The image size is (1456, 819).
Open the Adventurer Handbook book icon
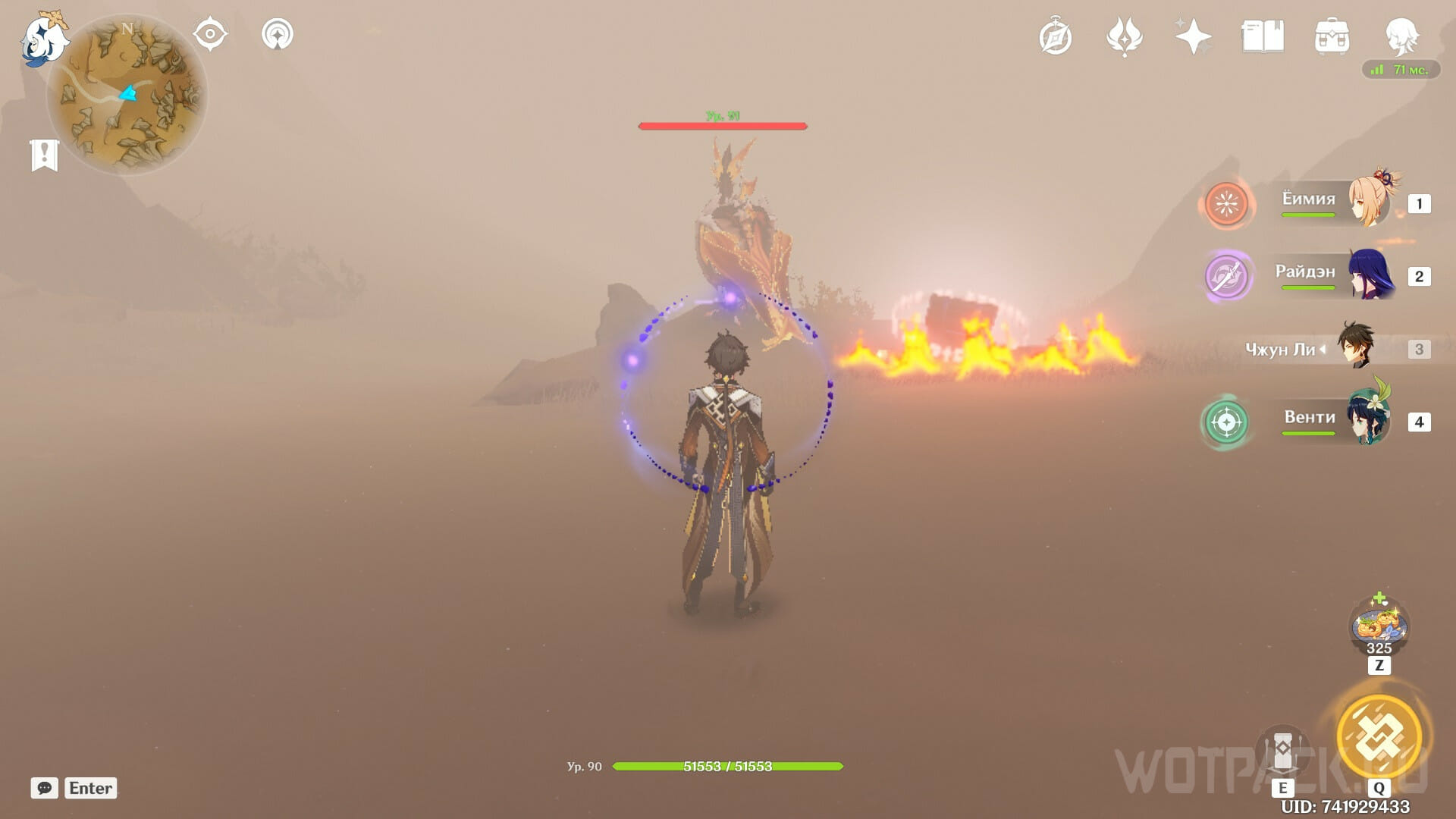(x=1263, y=36)
